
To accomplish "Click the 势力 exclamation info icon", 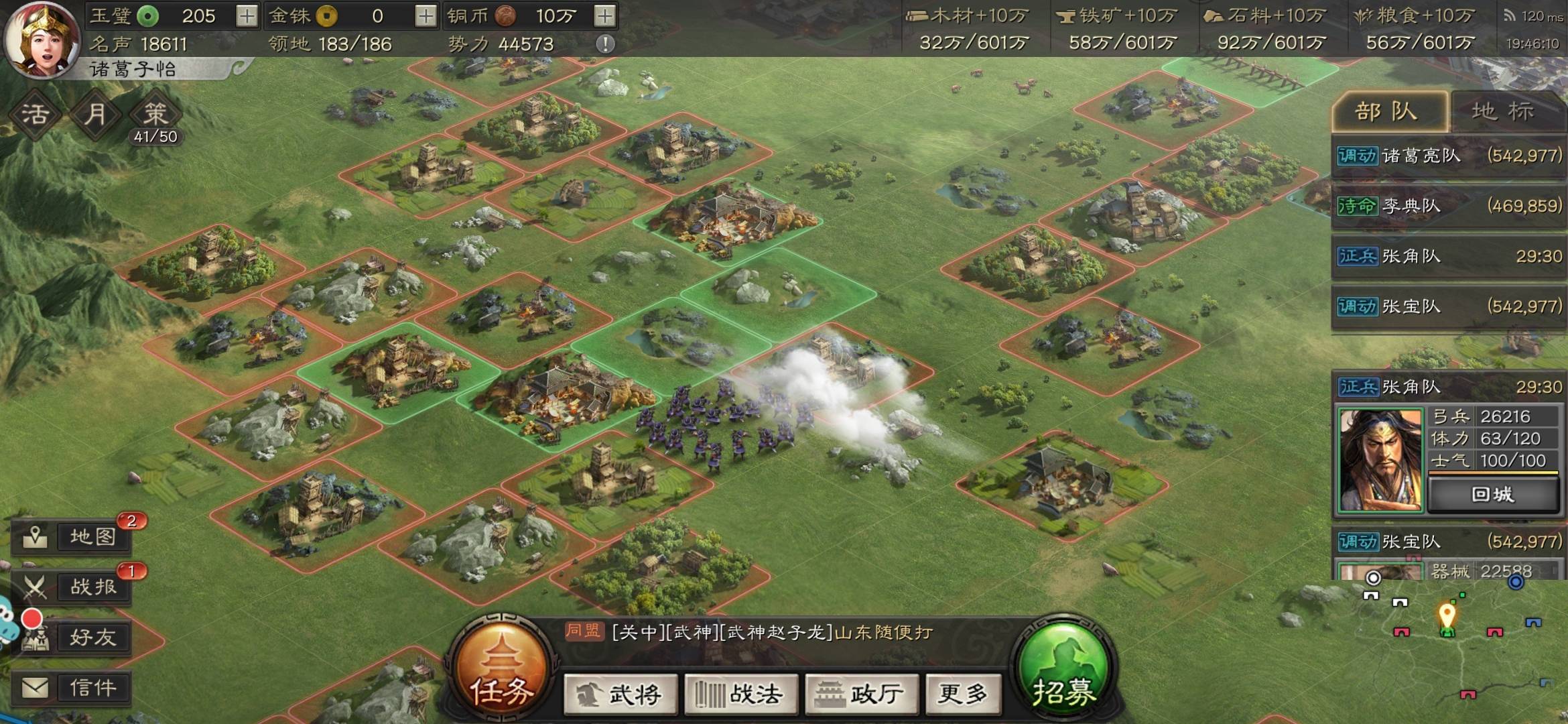I will click(605, 44).
